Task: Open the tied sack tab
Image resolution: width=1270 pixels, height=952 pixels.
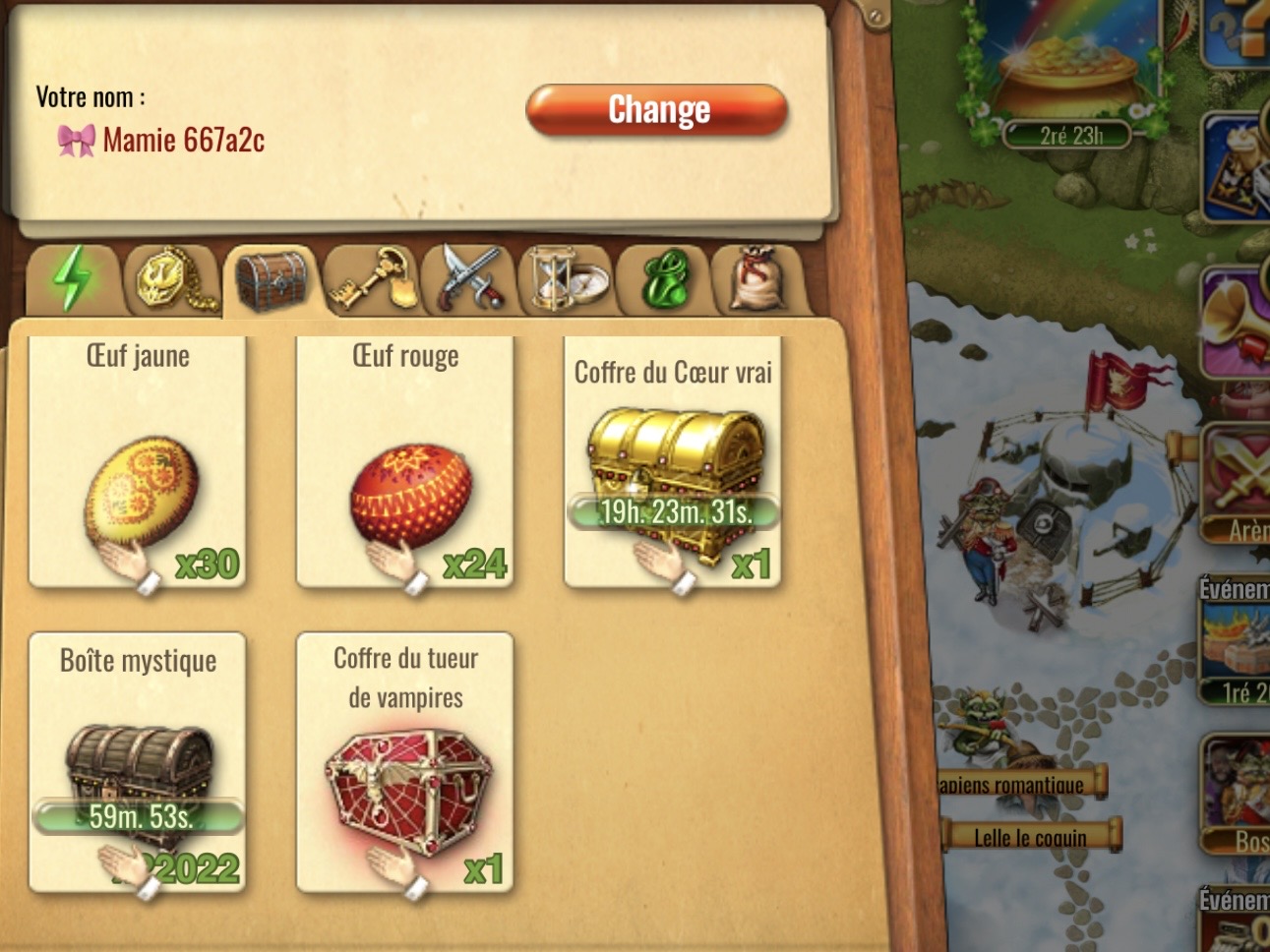Action: pyautogui.click(x=761, y=279)
